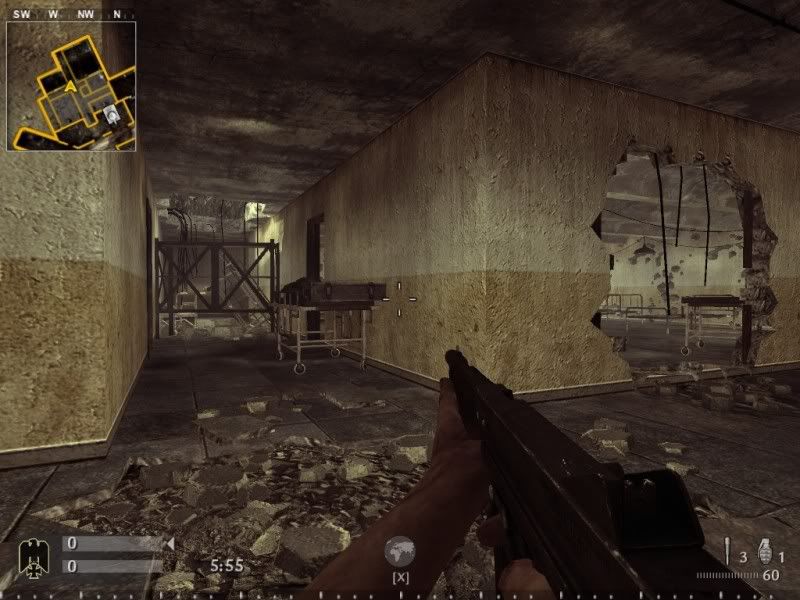Click the minimap in the corner
Image resolution: width=800 pixels, height=600 pixels.
(x=71, y=85)
